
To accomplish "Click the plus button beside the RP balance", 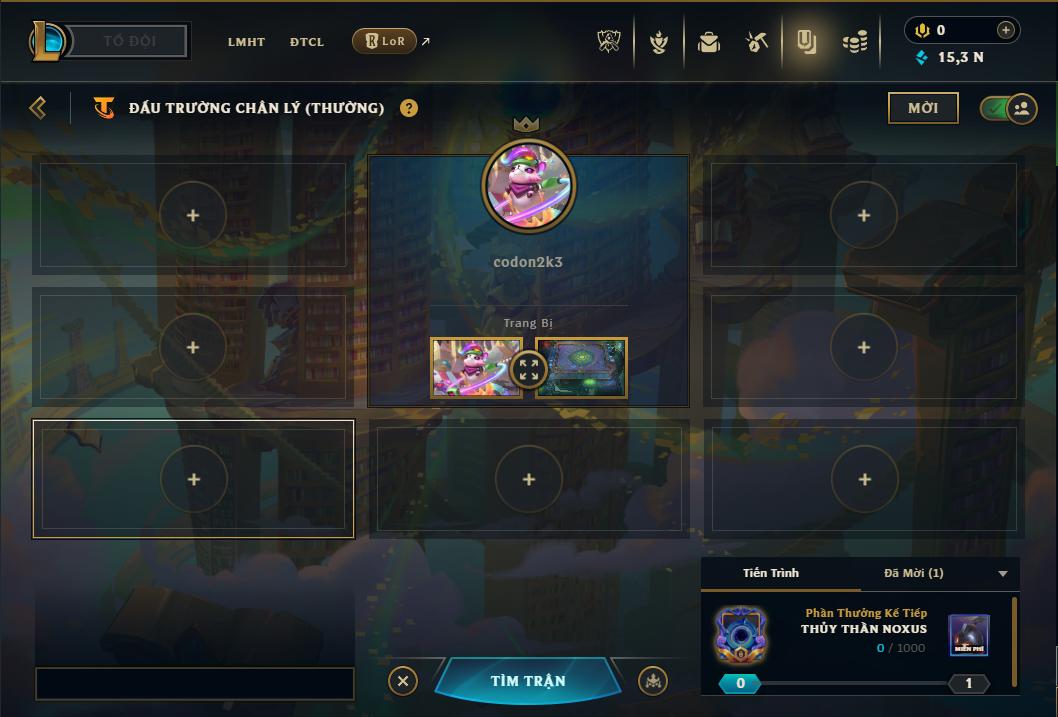I will coord(1006,30).
